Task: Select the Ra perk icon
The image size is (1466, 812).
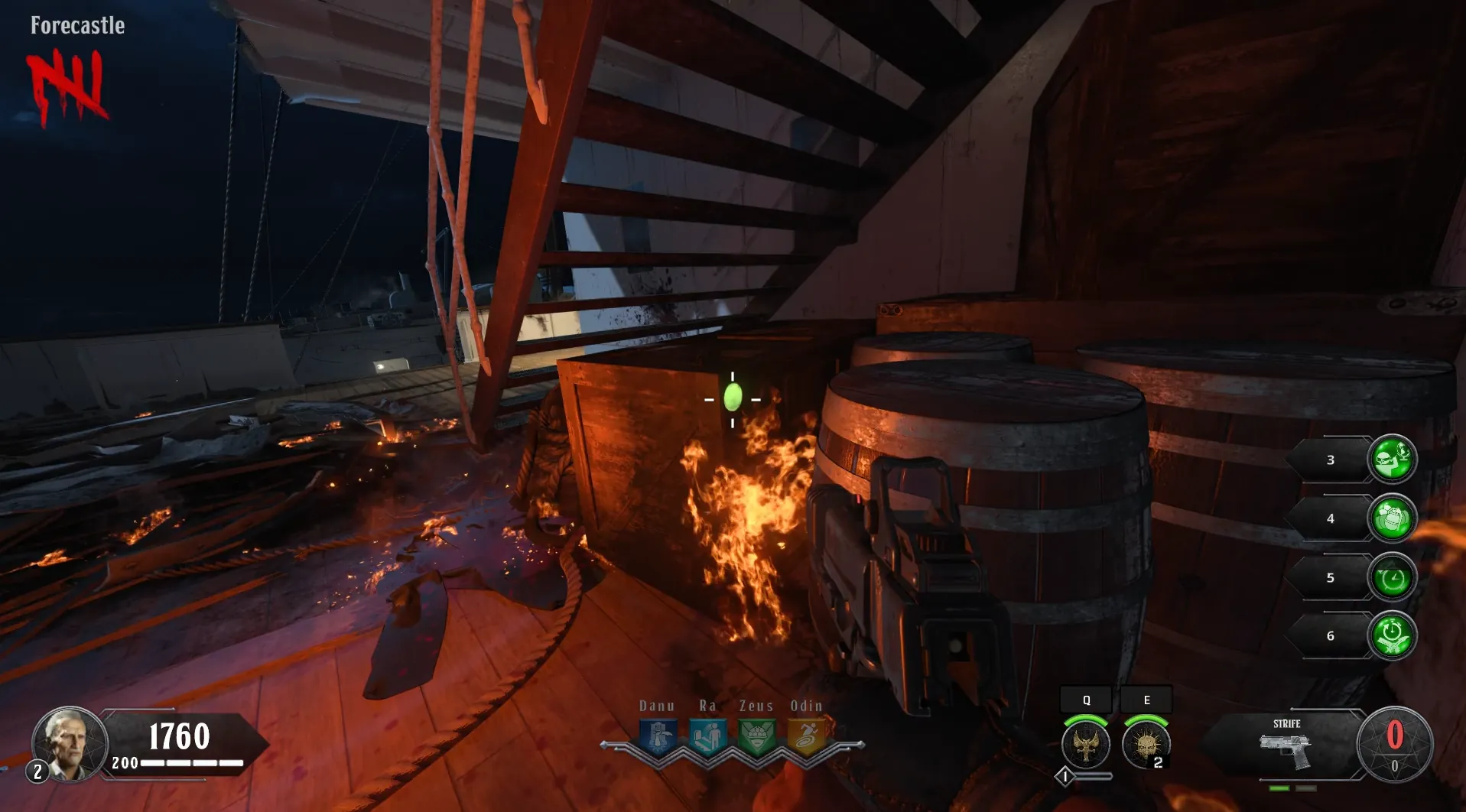Action: pos(707,738)
